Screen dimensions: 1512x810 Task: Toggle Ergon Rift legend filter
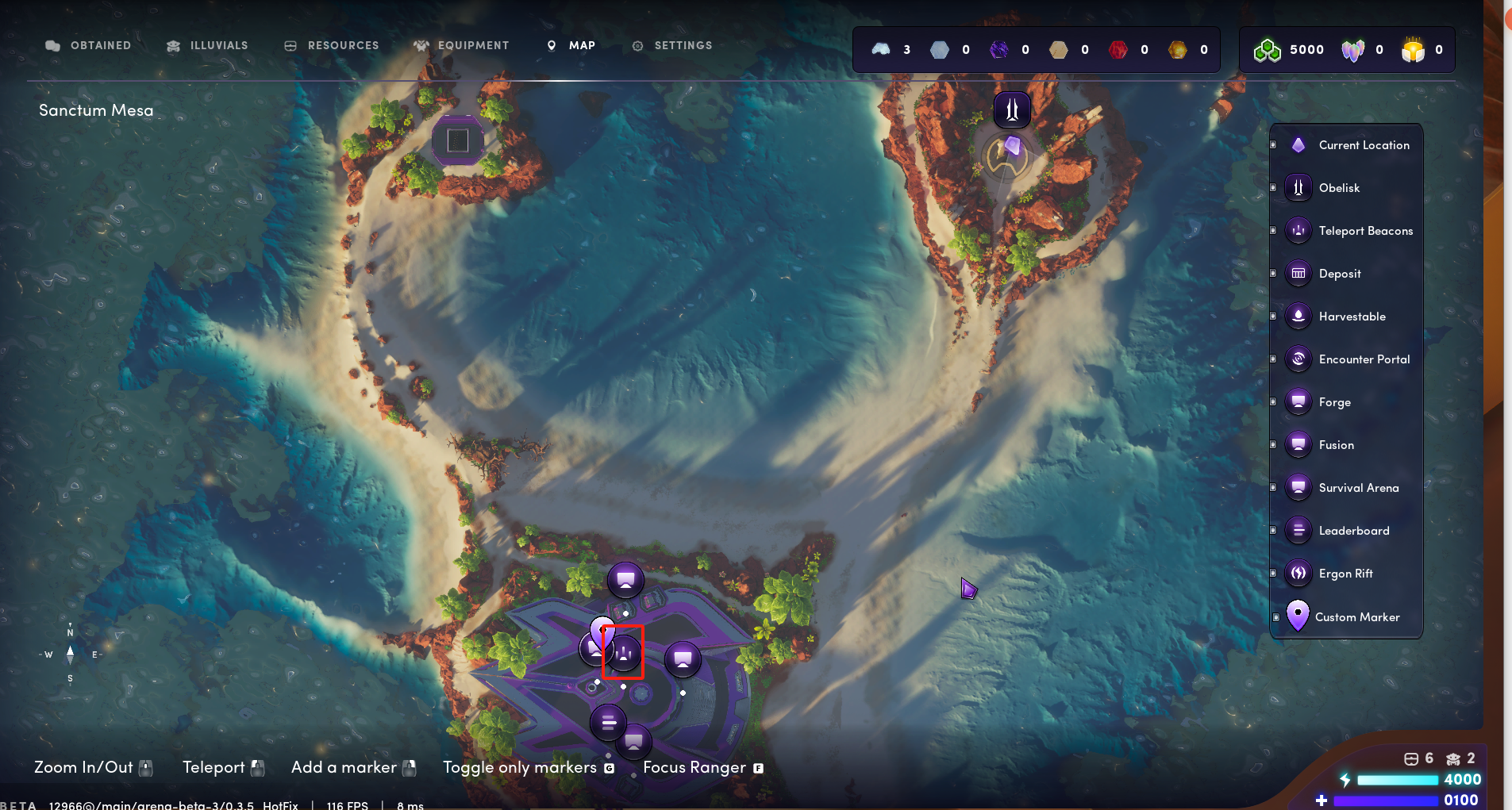click(1345, 574)
